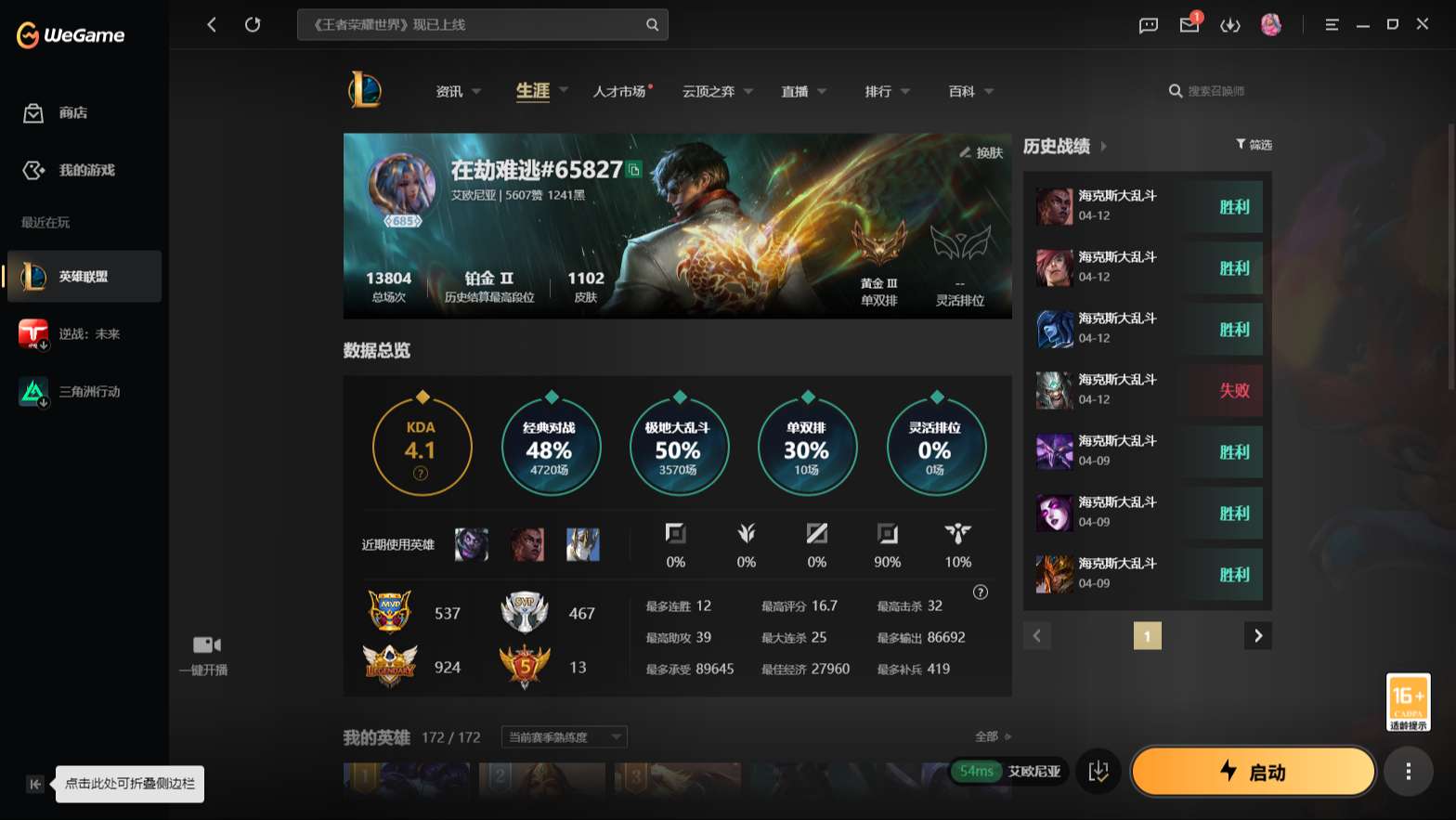The height and width of the screenshot is (820, 1456).
Task: Open notifications icon with red badge
Action: click(1189, 25)
